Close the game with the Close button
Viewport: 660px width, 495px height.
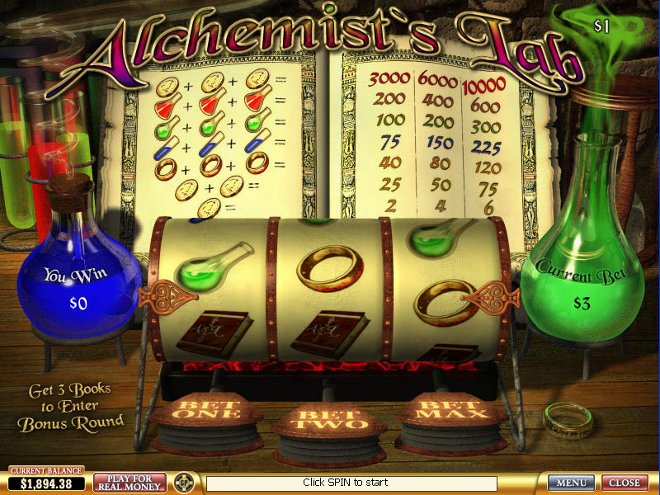click(x=625, y=483)
